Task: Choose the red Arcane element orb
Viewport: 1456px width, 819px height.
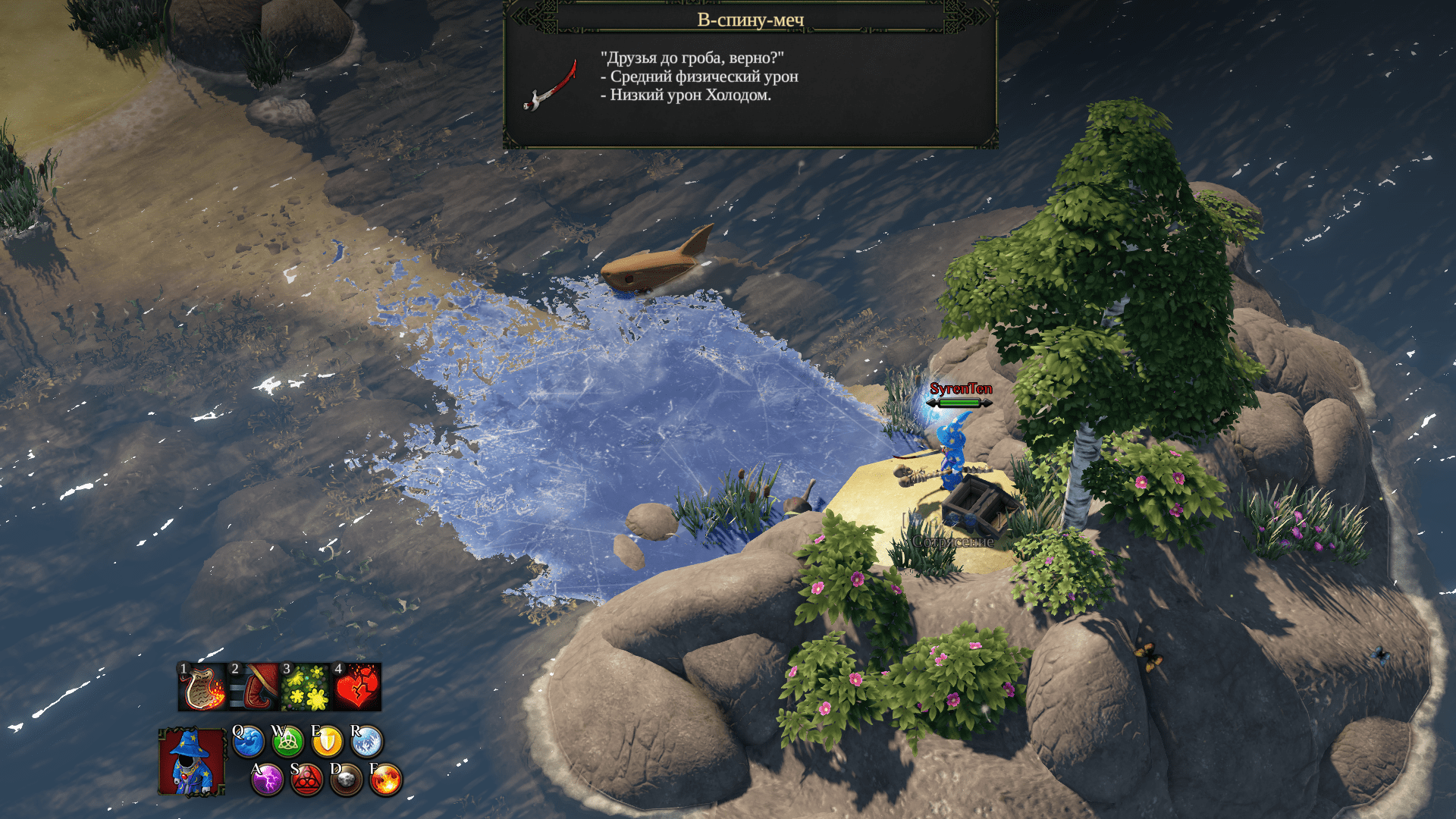Action: click(306, 780)
